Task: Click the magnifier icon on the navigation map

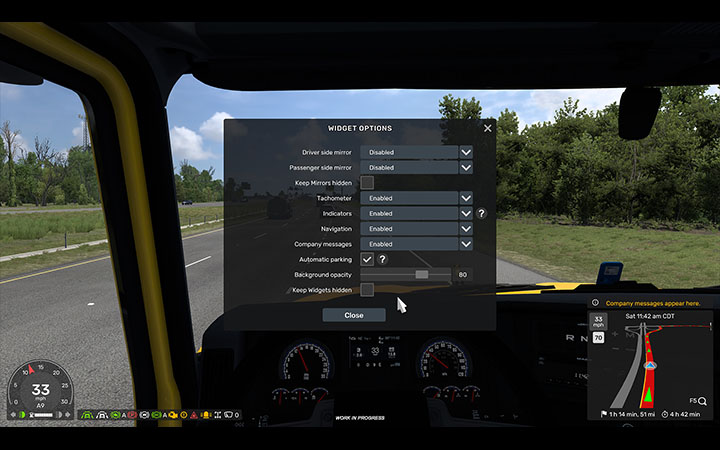Action: (x=703, y=400)
